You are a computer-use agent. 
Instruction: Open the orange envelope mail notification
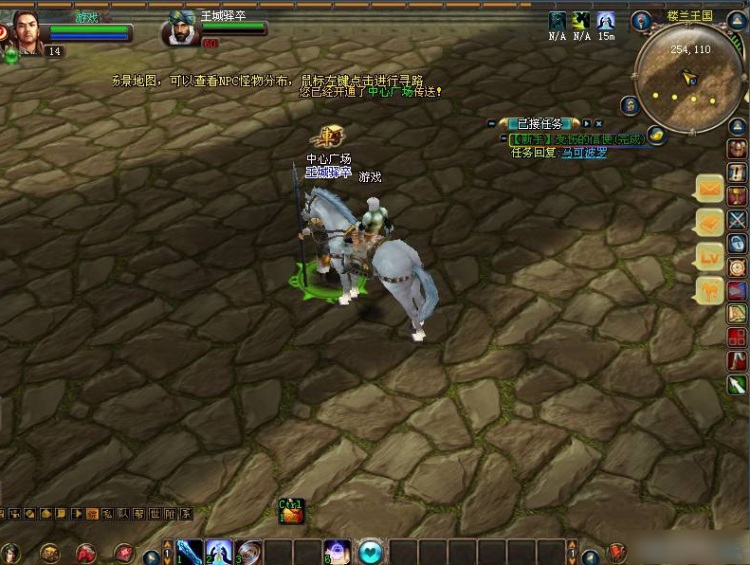tap(710, 188)
